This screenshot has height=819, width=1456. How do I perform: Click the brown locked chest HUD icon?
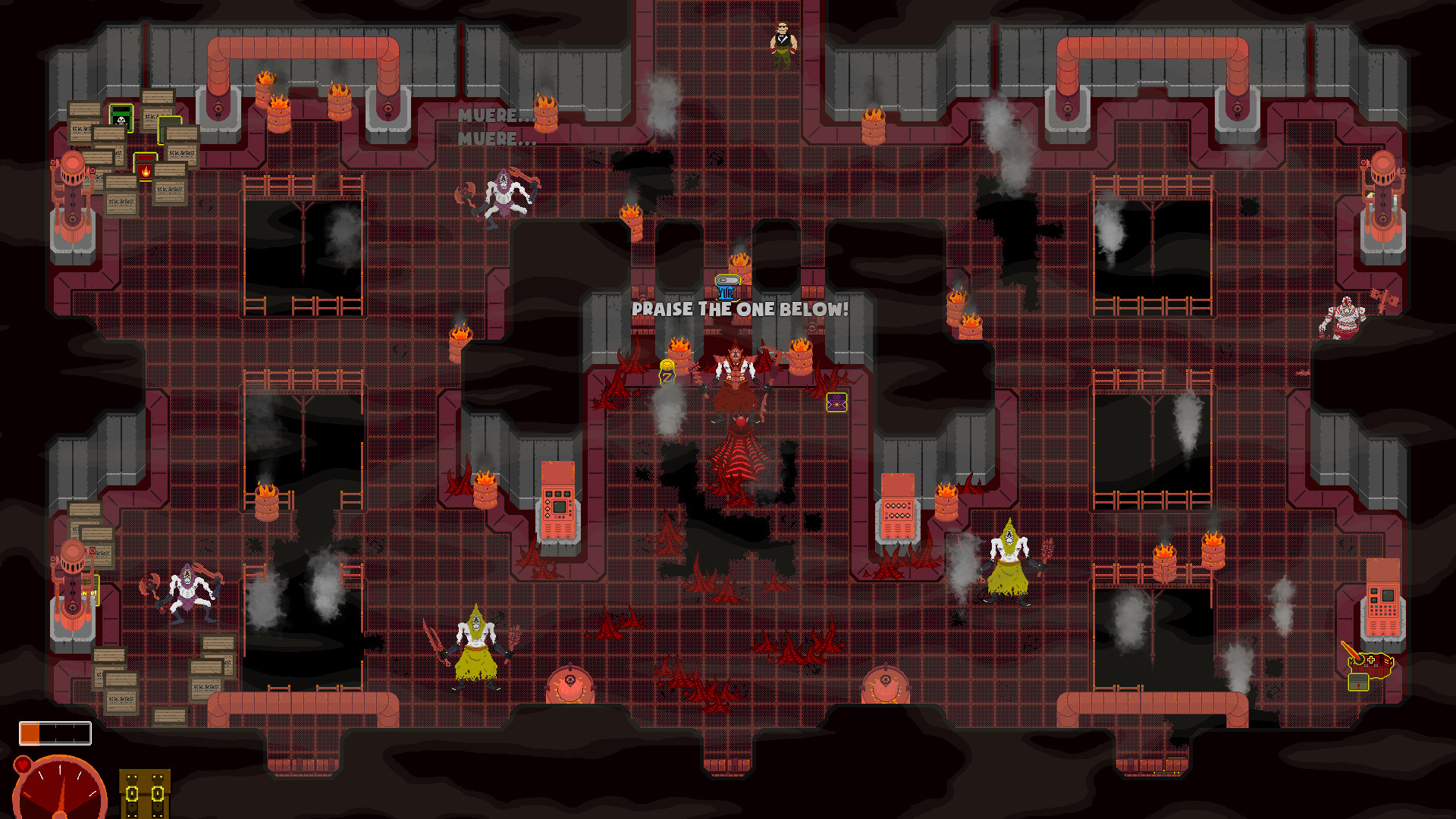(144, 793)
